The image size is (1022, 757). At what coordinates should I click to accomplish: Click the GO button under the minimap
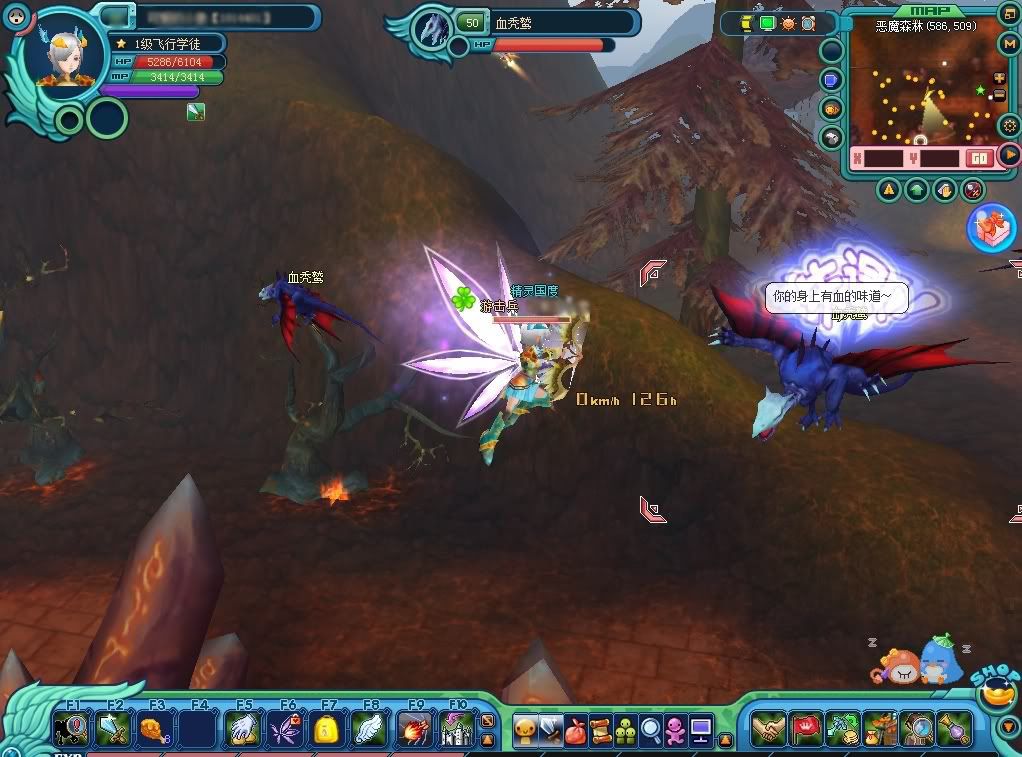[x=979, y=158]
